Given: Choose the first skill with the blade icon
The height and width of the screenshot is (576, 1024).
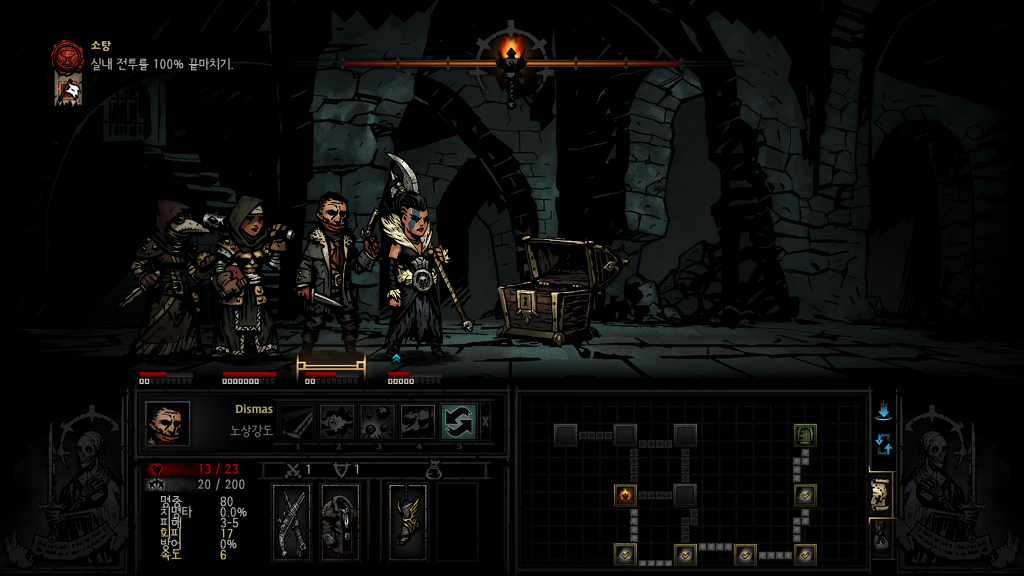Looking at the screenshot, I should (x=296, y=421).
